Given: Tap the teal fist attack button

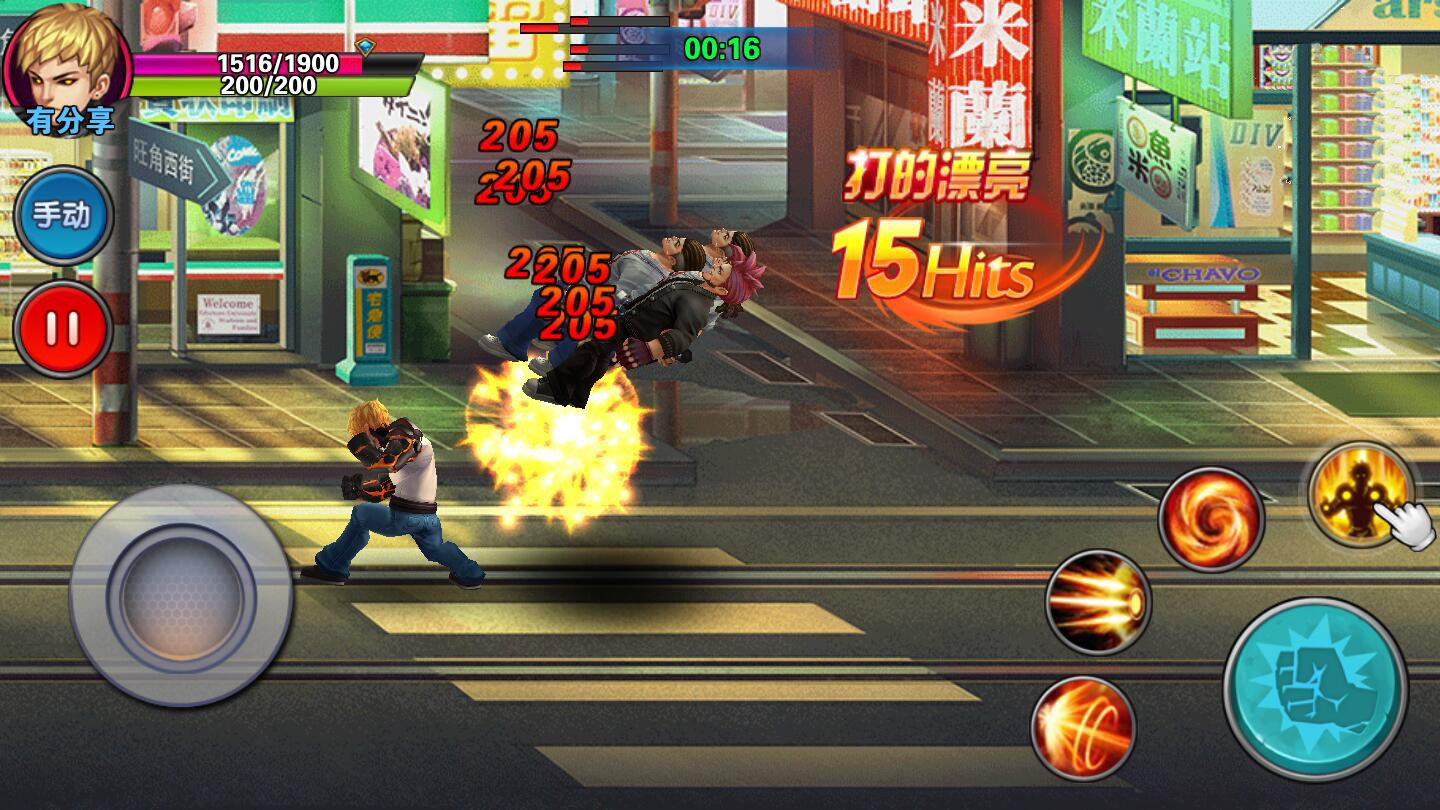Looking at the screenshot, I should coord(1314,689).
